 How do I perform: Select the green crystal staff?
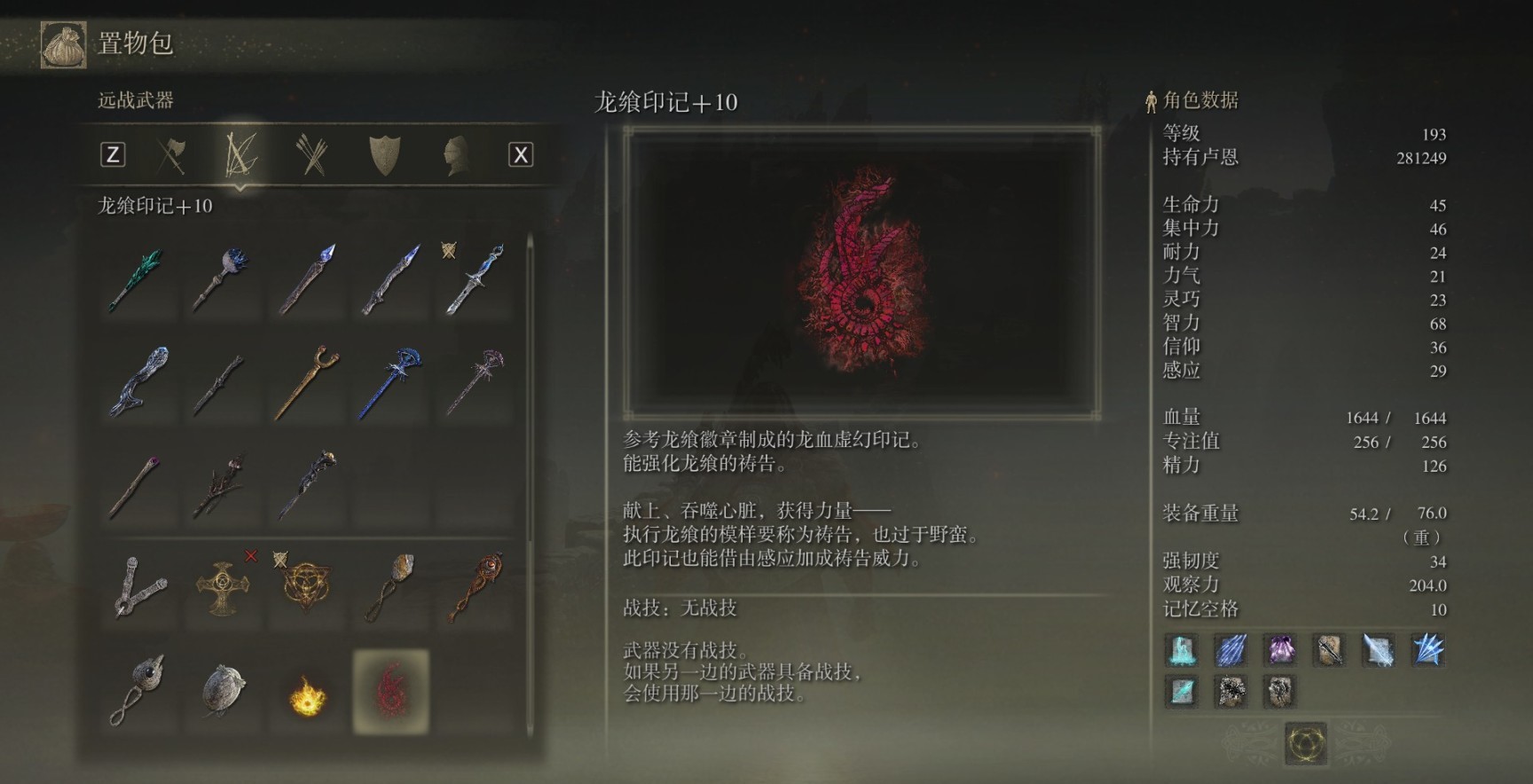coord(136,280)
